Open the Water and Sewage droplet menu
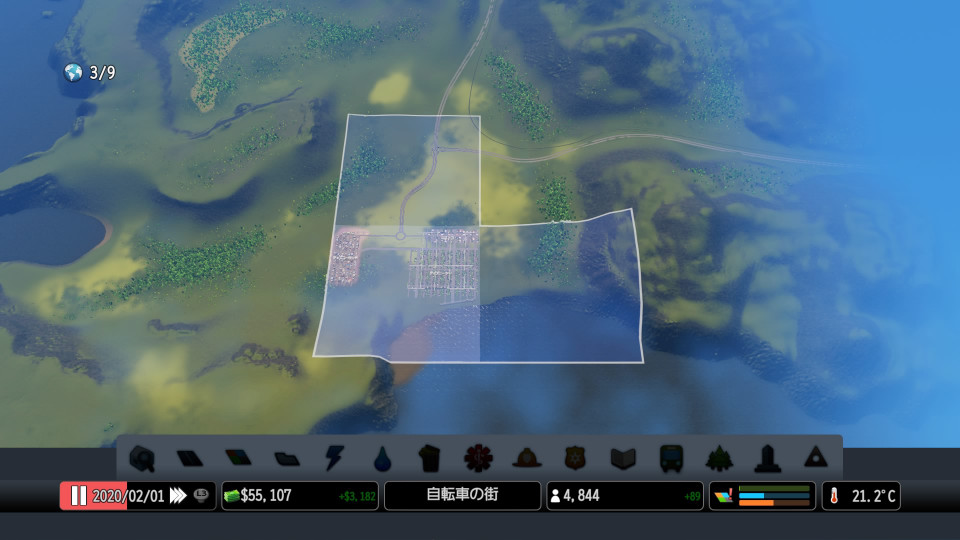960x540 pixels. point(382,458)
